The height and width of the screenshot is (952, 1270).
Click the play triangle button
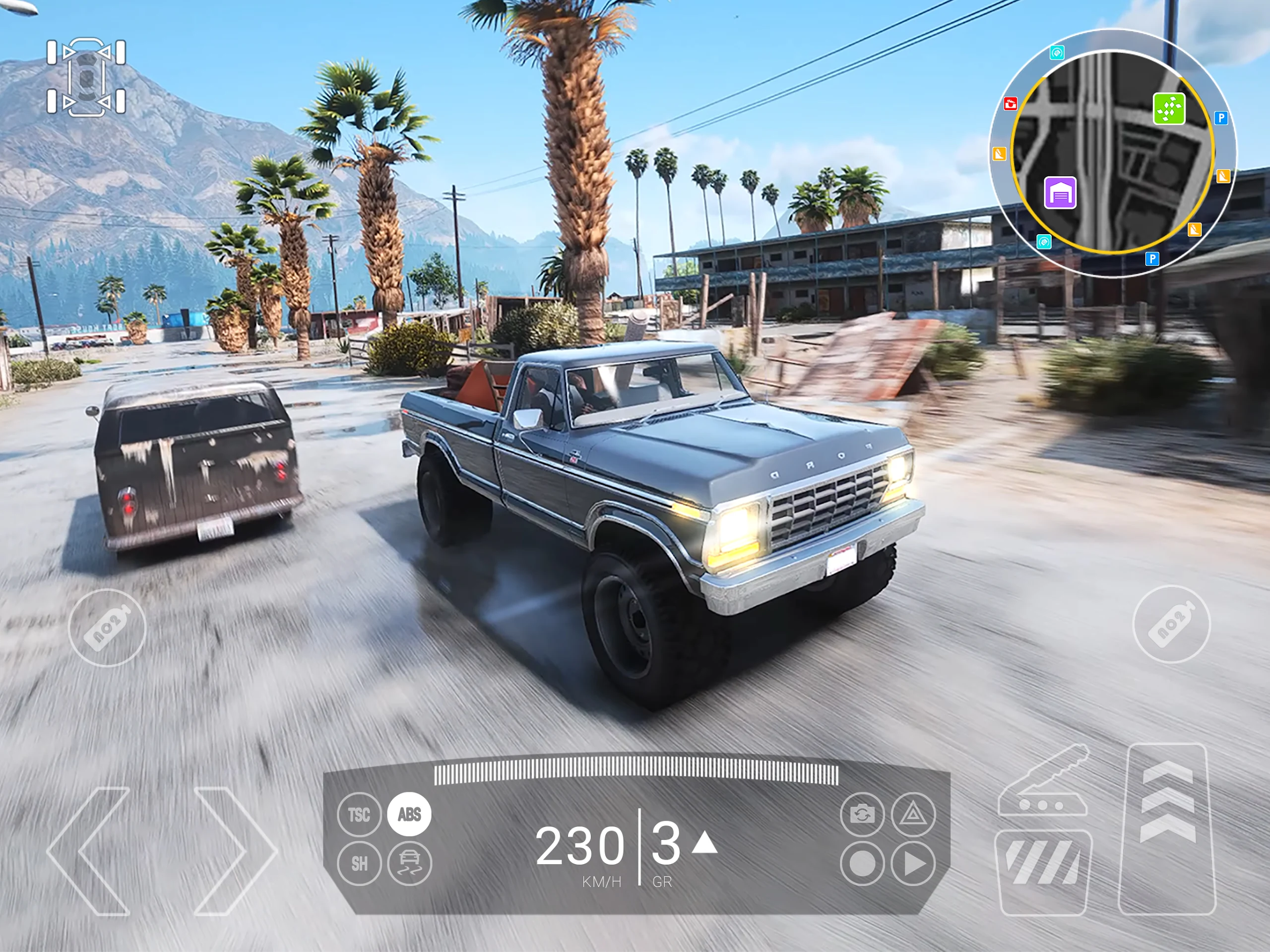pos(913,863)
